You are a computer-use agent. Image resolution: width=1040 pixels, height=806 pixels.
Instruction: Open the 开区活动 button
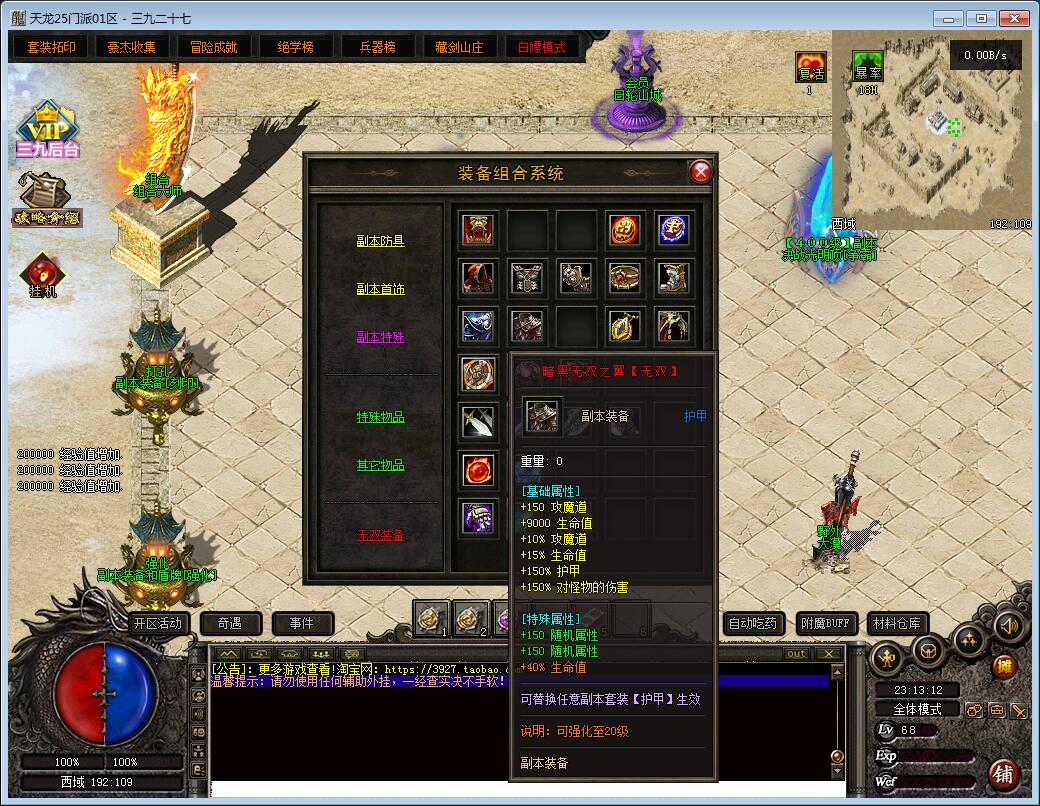coord(158,623)
